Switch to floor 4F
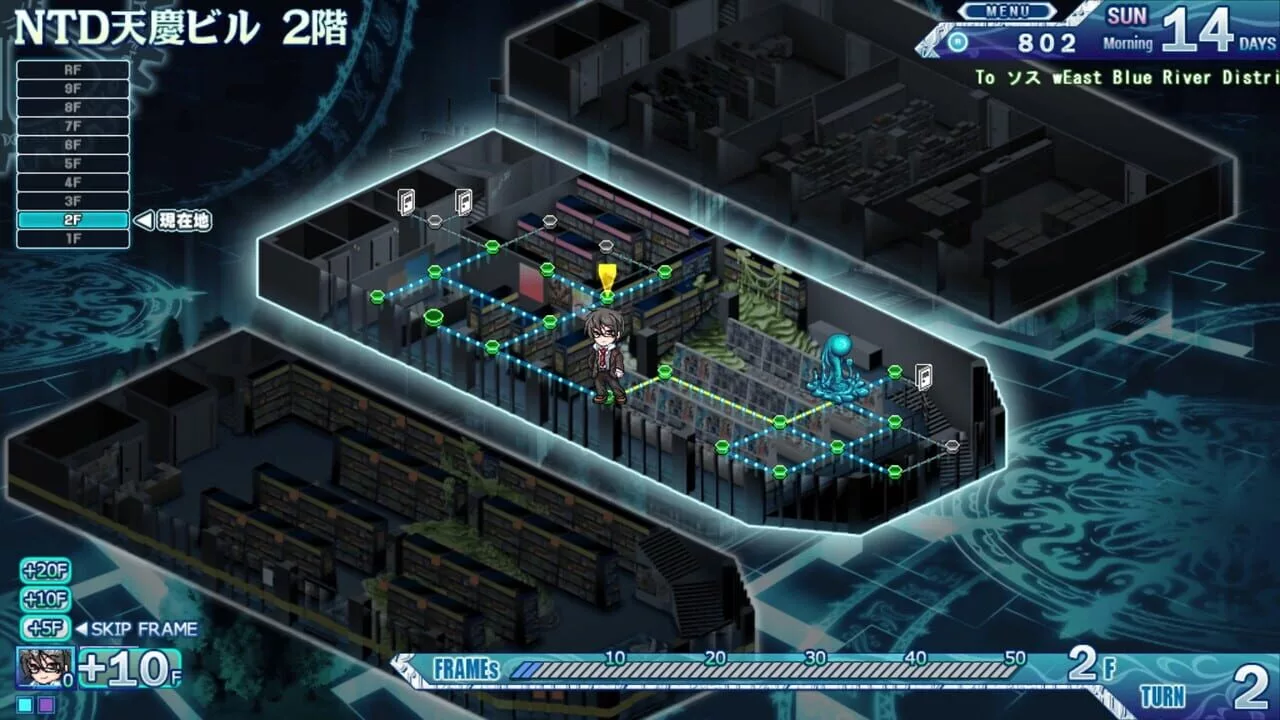This screenshot has width=1280, height=720. (73, 183)
